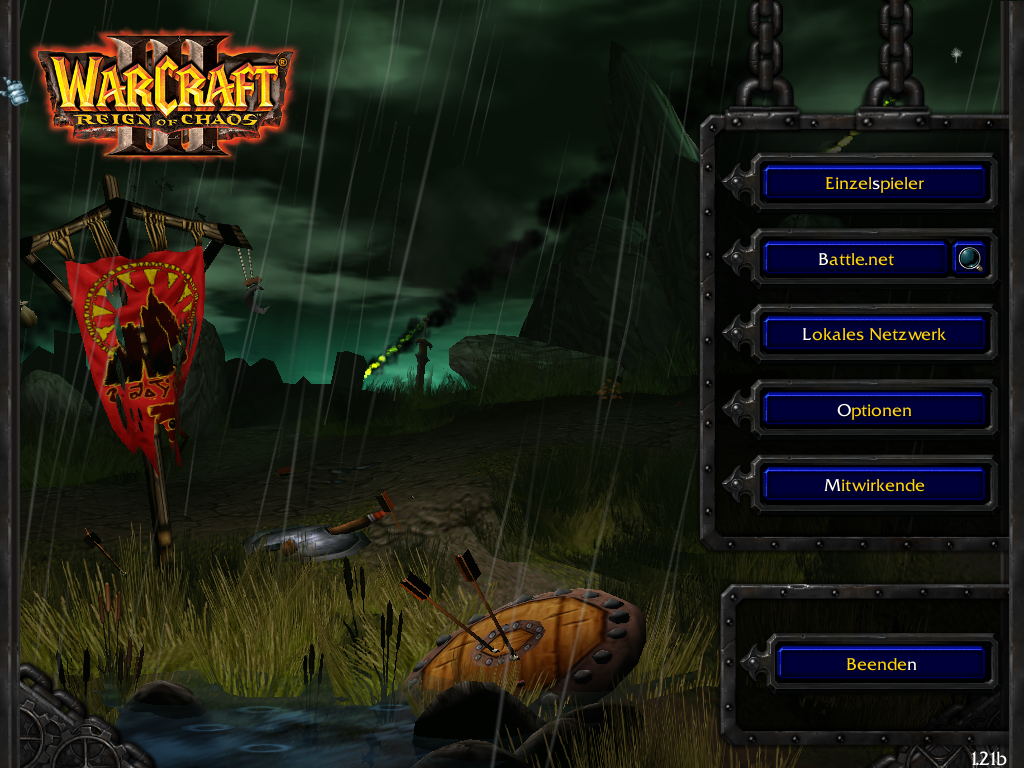1024x768 pixels.
Task: Click the magnifying glass icon beside Battle.net
Action: point(969,259)
